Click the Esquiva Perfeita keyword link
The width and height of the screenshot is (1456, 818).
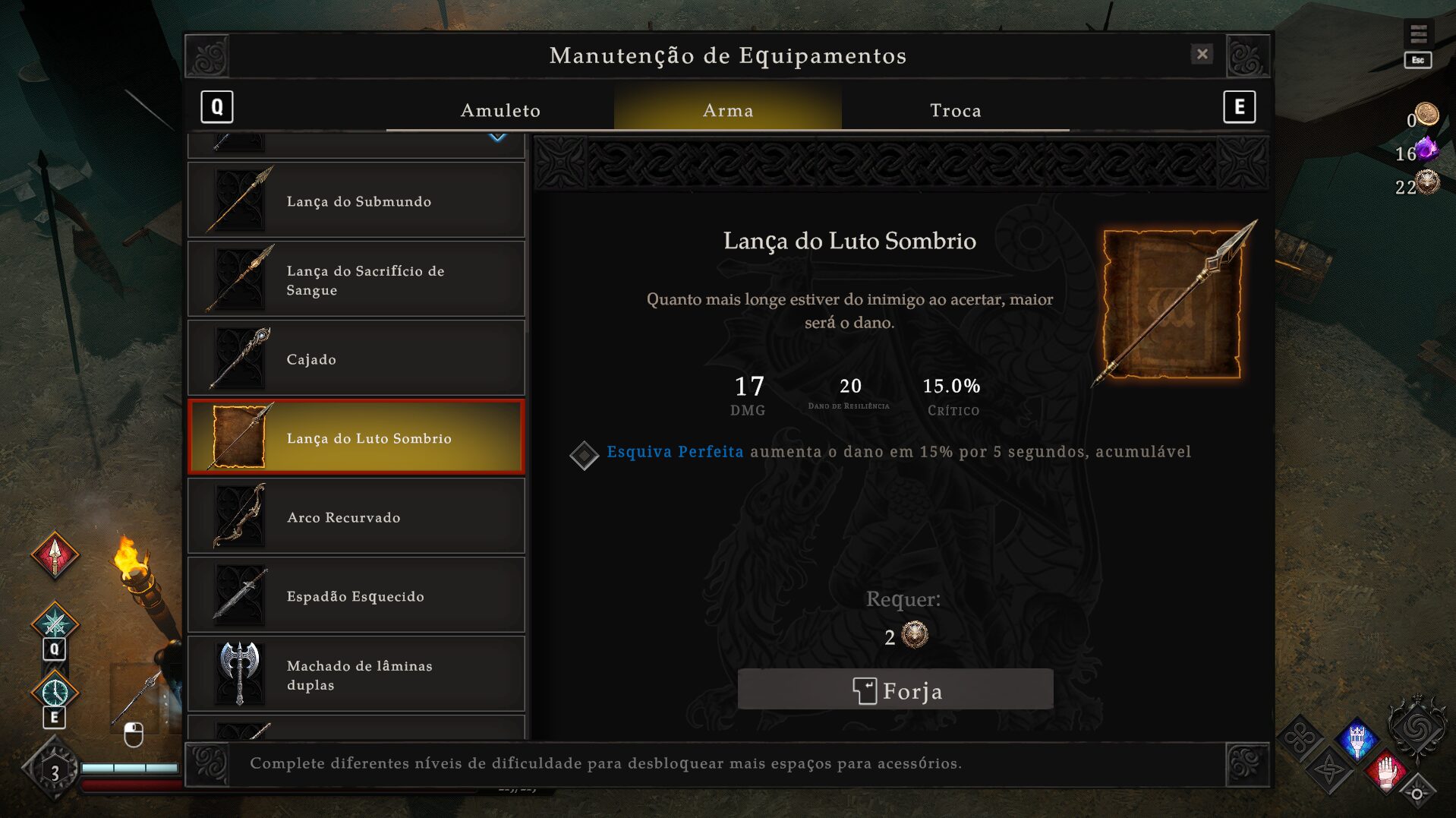tap(675, 452)
